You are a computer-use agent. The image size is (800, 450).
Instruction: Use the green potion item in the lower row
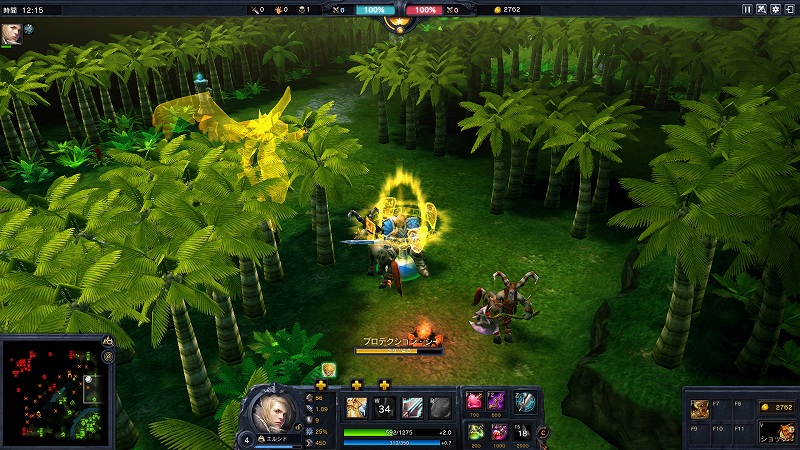coord(475,431)
